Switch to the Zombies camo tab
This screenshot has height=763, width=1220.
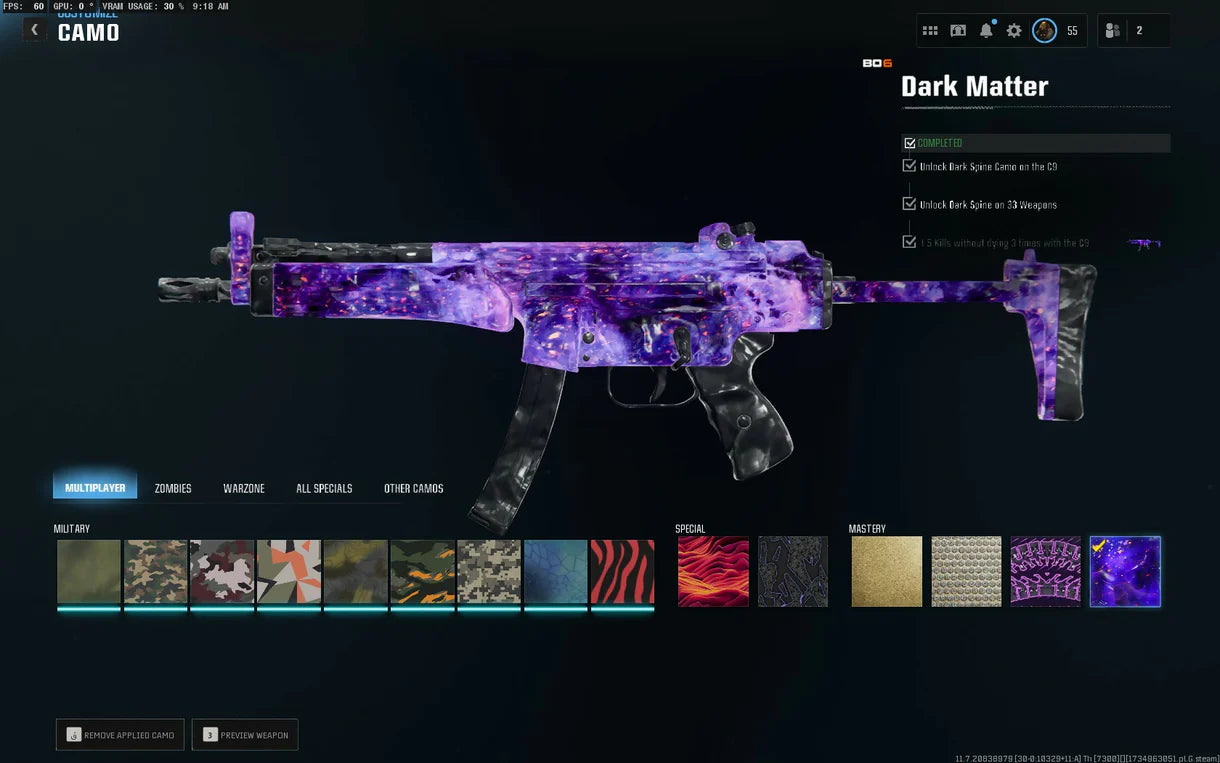173,488
